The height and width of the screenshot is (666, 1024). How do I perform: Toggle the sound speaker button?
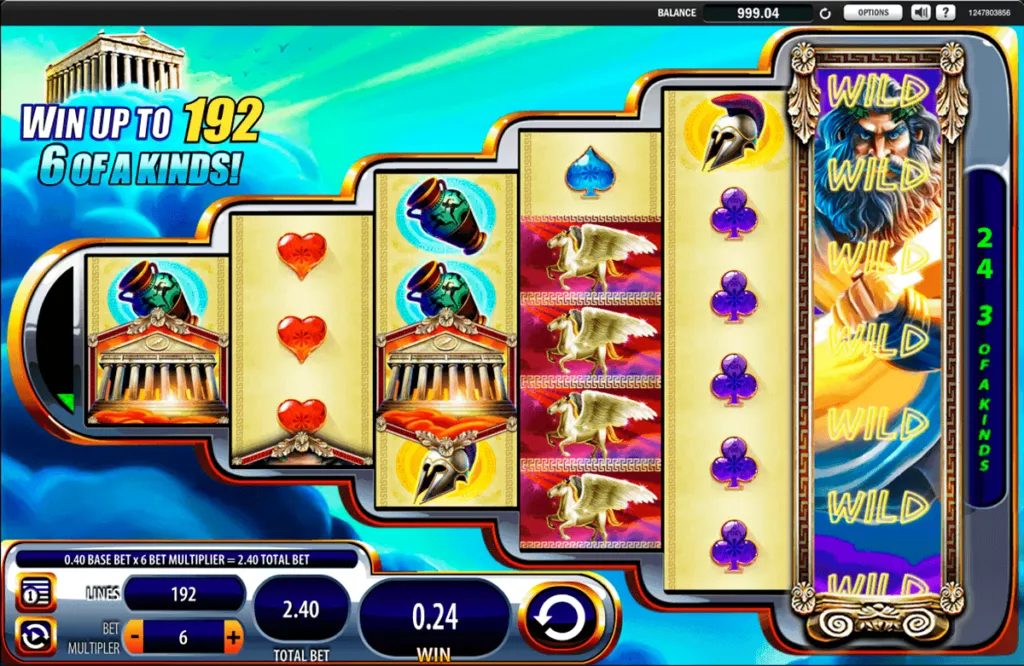(921, 13)
